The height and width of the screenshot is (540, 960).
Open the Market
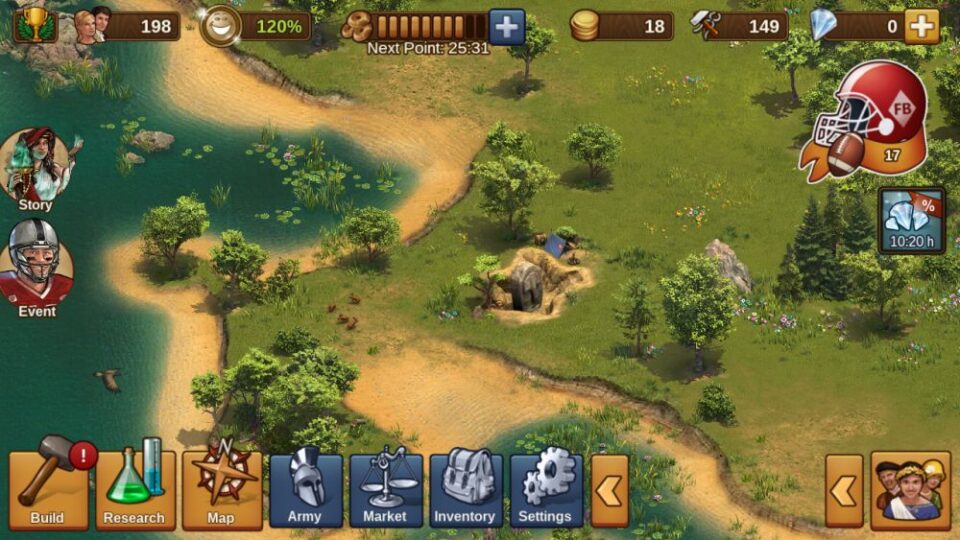(x=385, y=490)
